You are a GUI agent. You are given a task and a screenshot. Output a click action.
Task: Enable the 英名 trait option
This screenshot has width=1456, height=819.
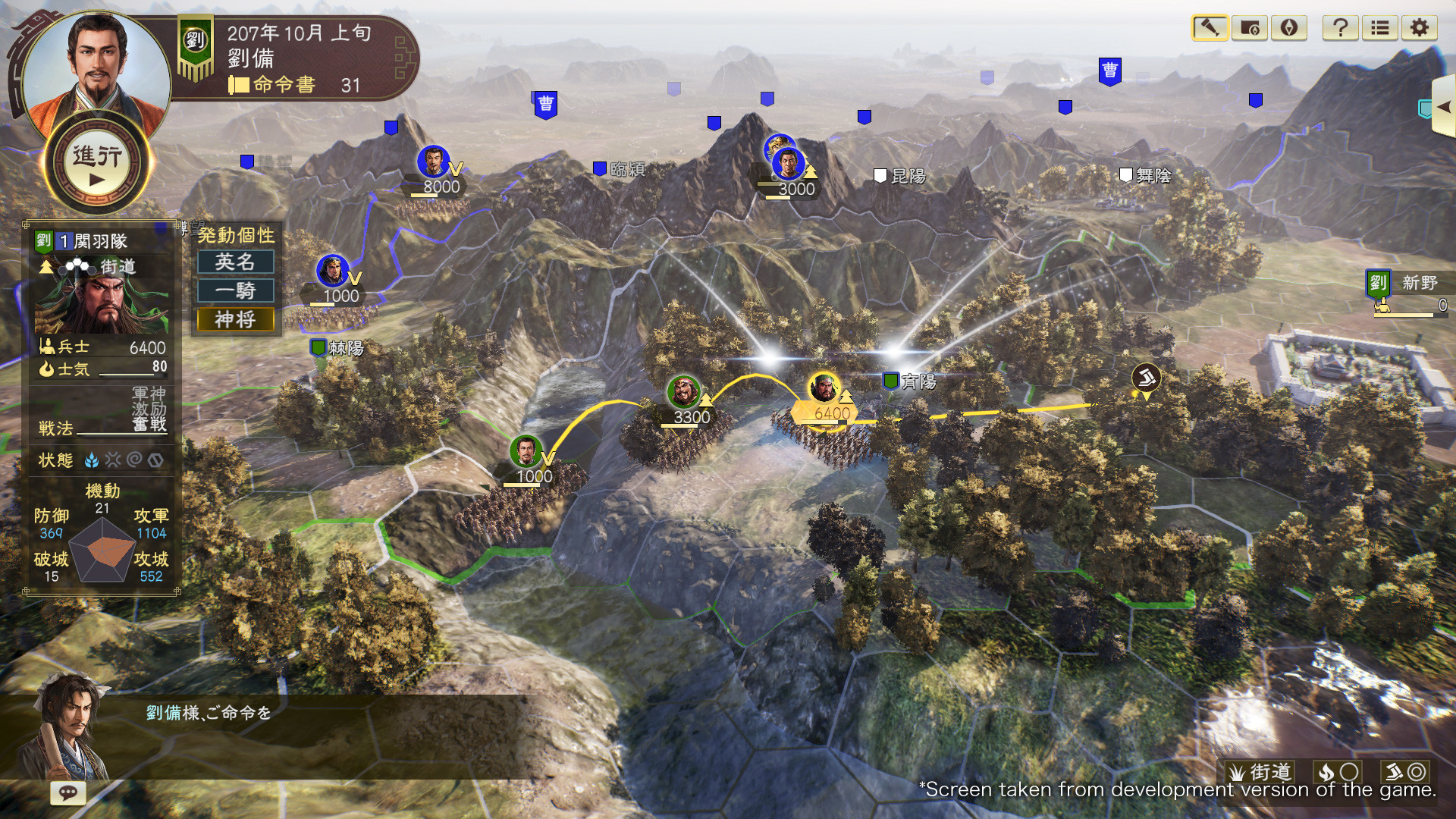tap(236, 262)
